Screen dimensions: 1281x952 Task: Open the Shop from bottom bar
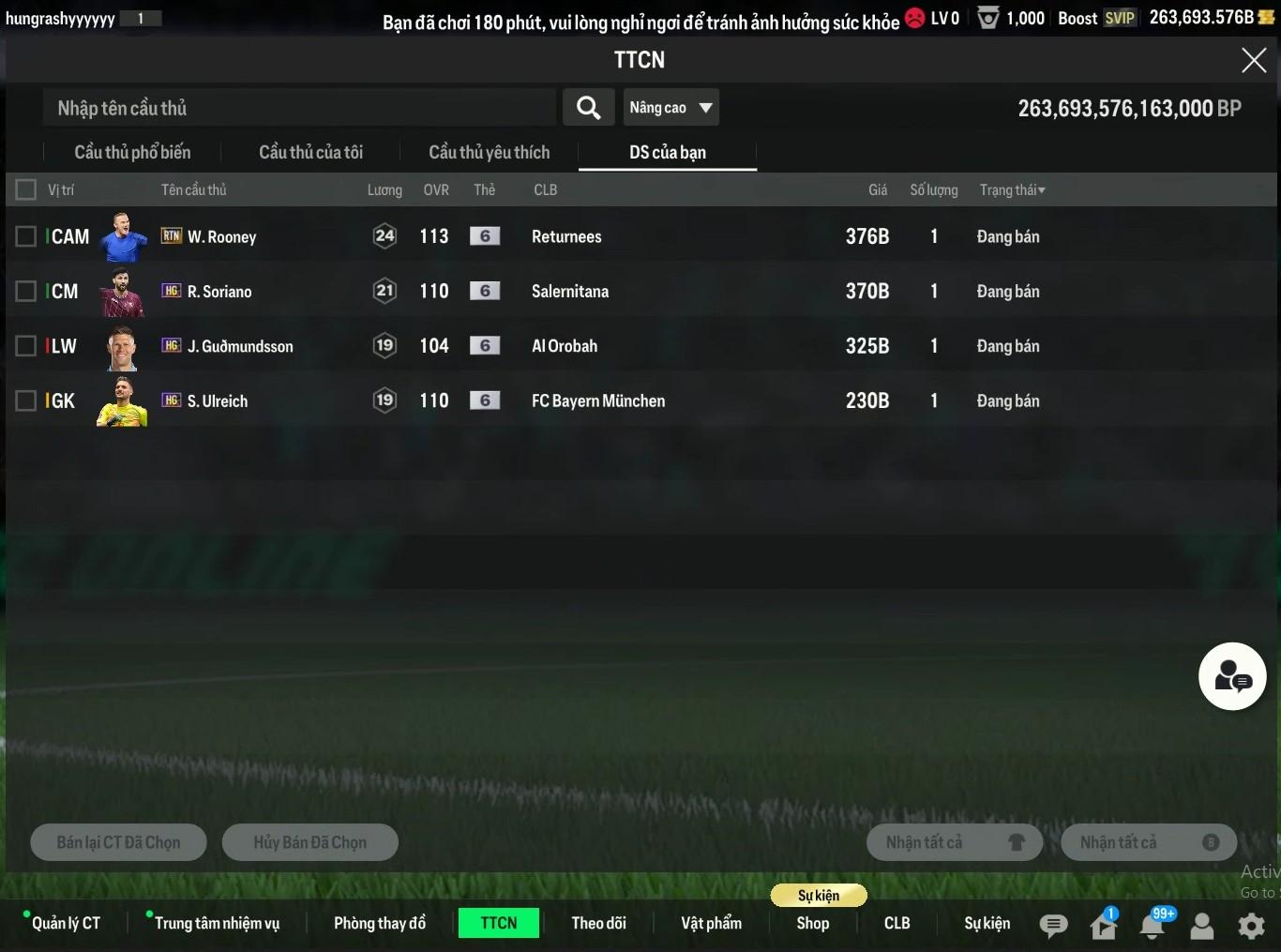click(813, 923)
